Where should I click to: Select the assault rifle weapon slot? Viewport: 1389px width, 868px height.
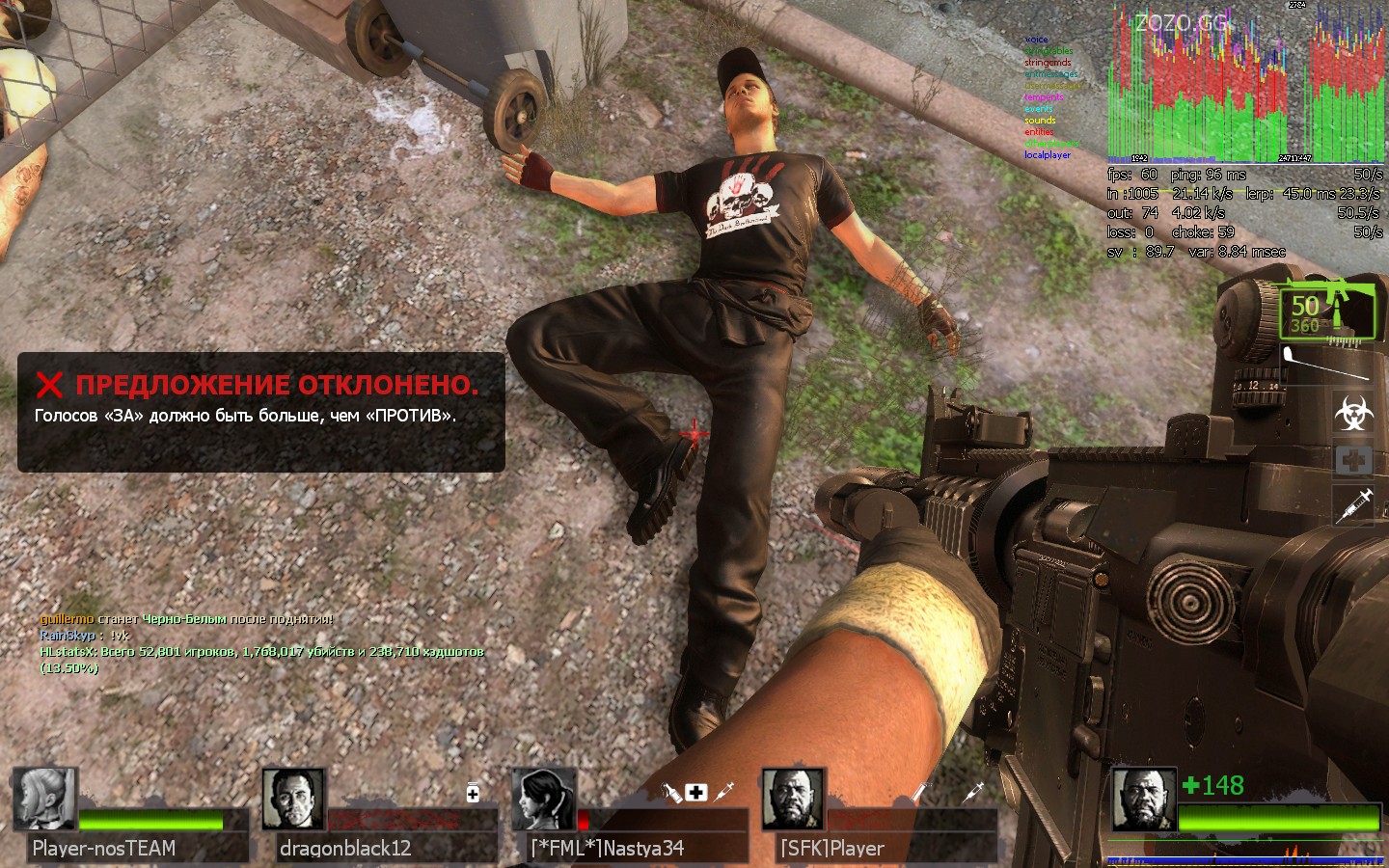tap(1327, 311)
